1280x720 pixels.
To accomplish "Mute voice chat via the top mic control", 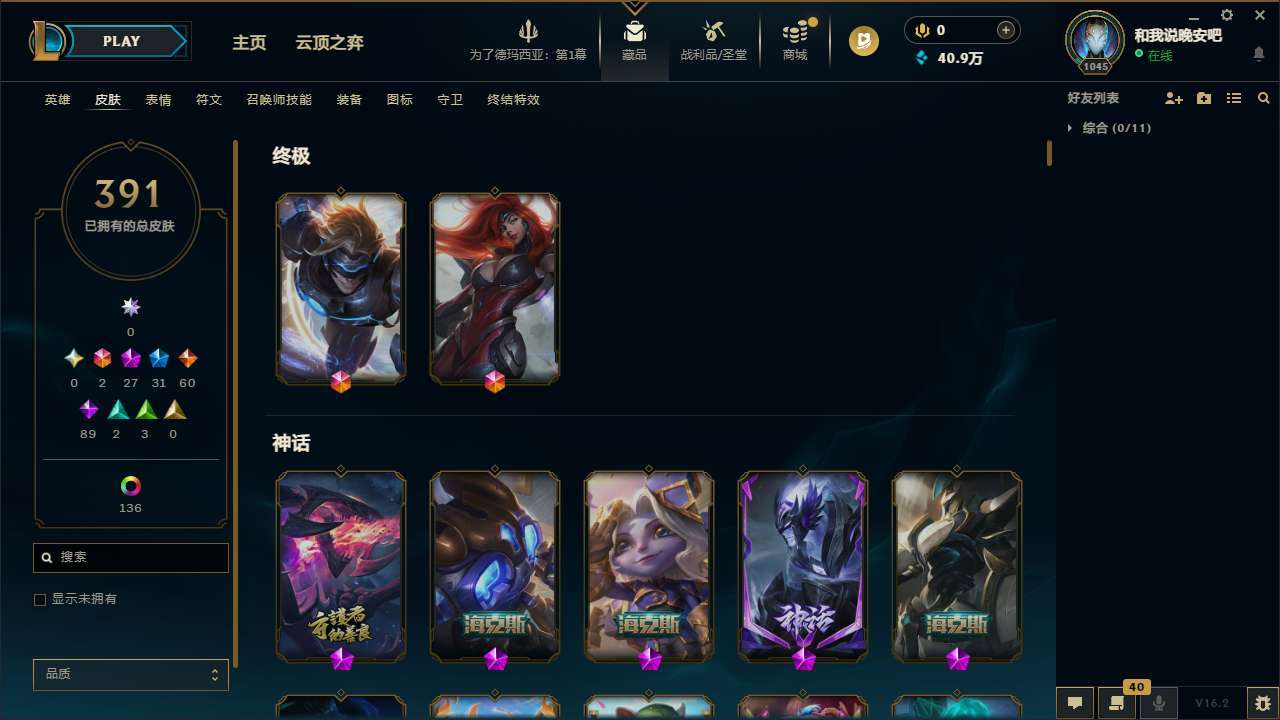I will [x=921, y=30].
